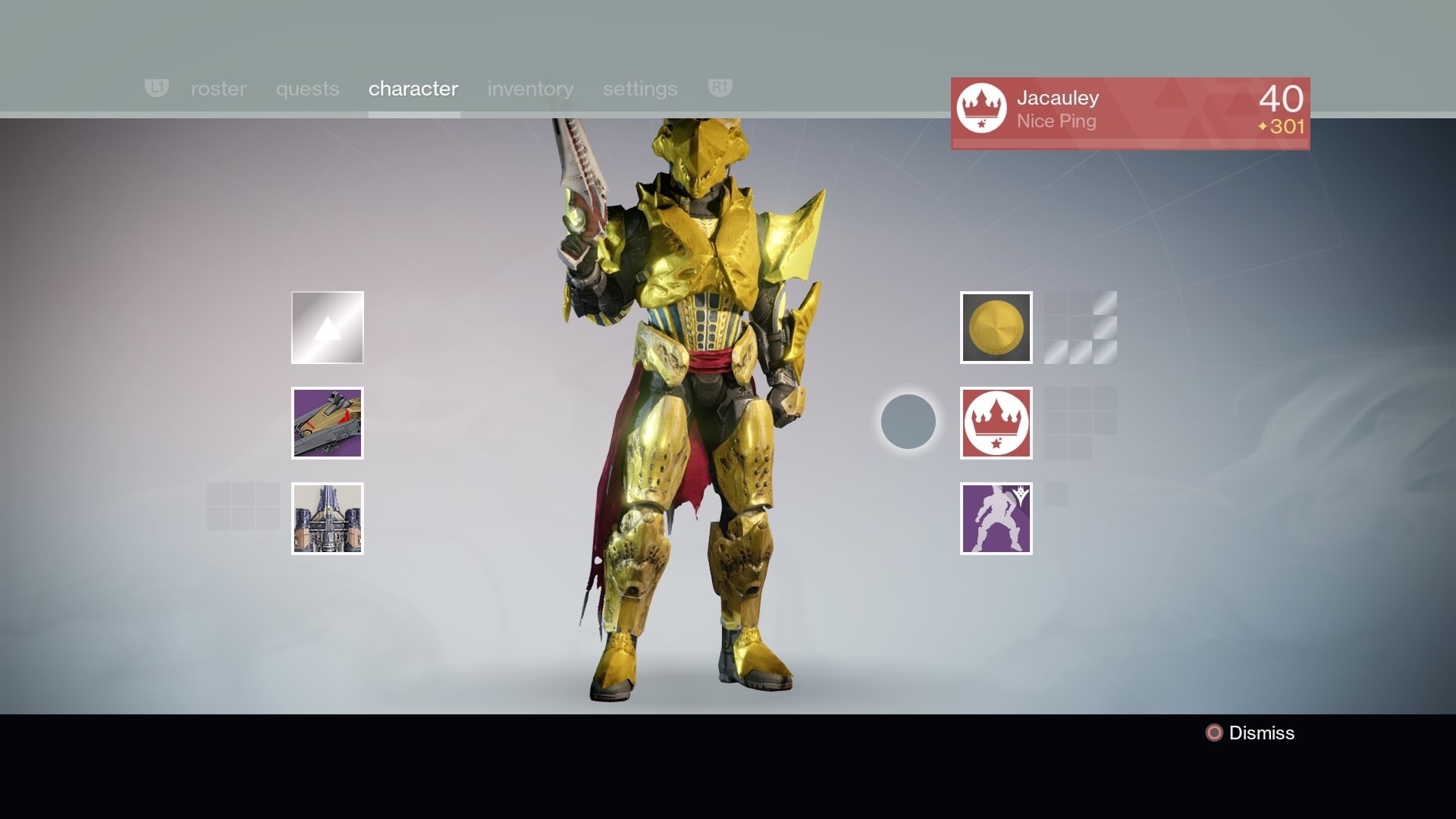The height and width of the screenshot is (819, 1456).
Task: Click the L1 shoulder button icon
Action: click(156, 88)
